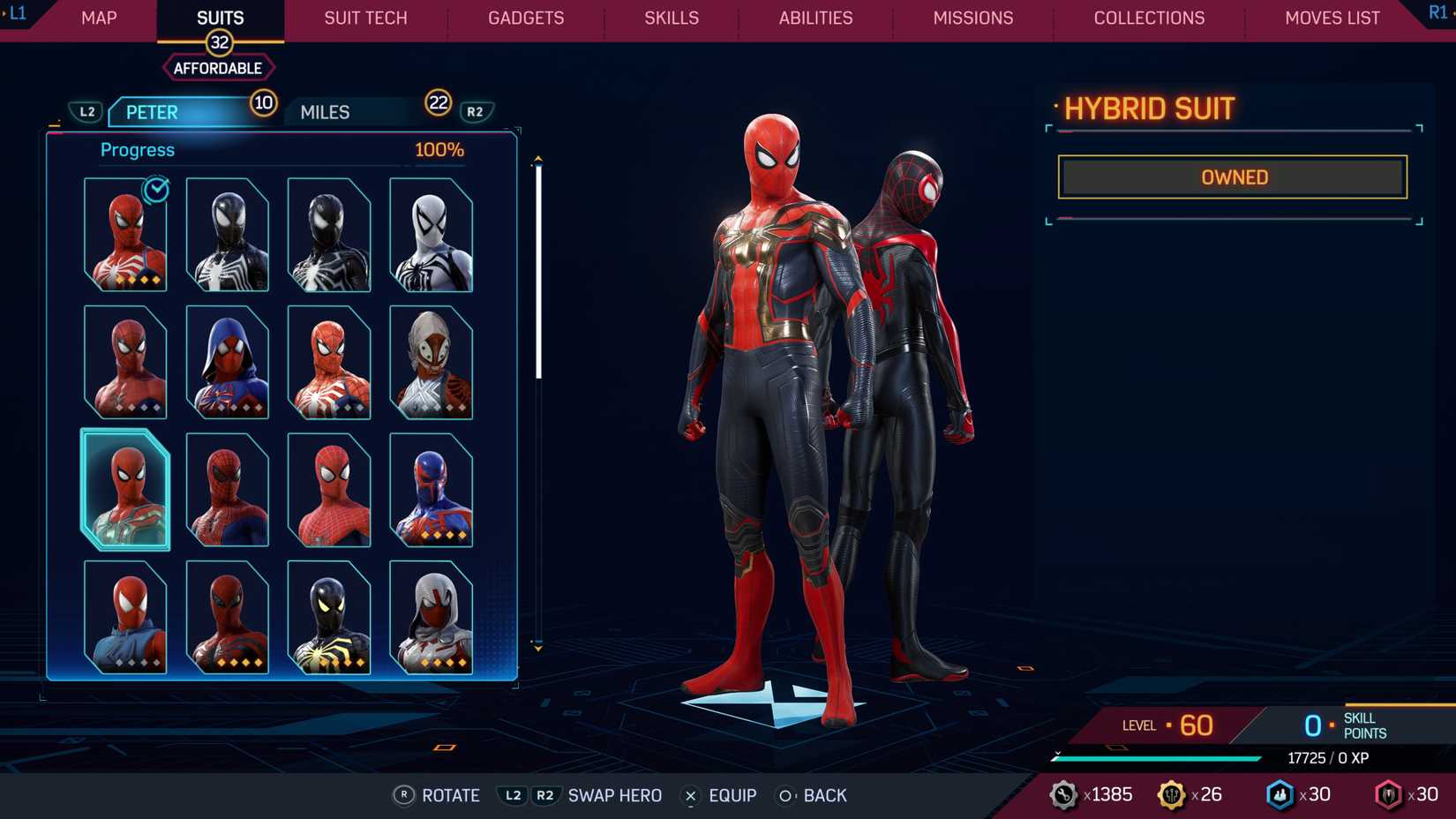The height and width of the screenshot is (819, 1456).
Task: Click the circle Back button prompt icon
Action: (784, 795)
